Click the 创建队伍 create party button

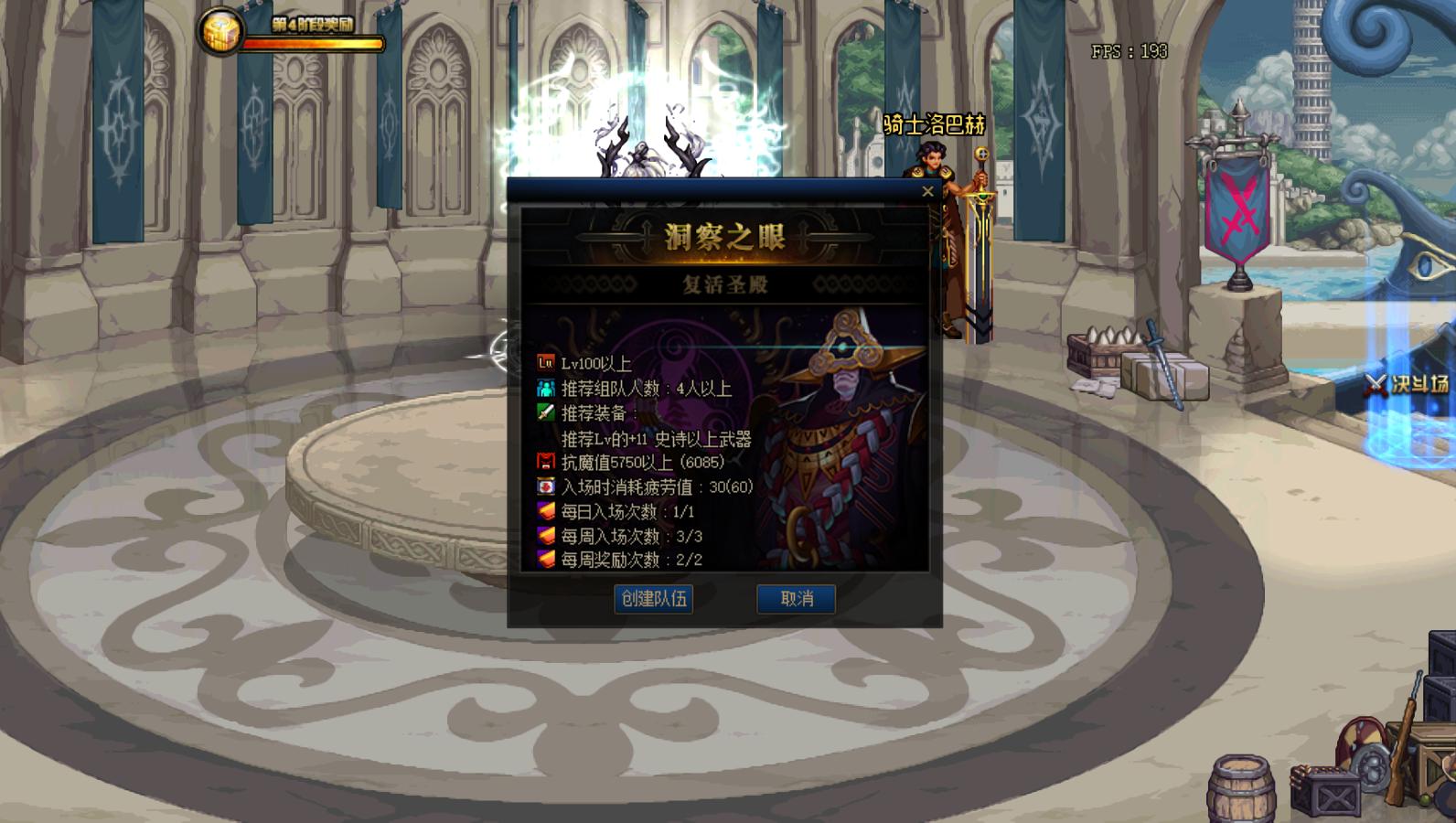653,599
